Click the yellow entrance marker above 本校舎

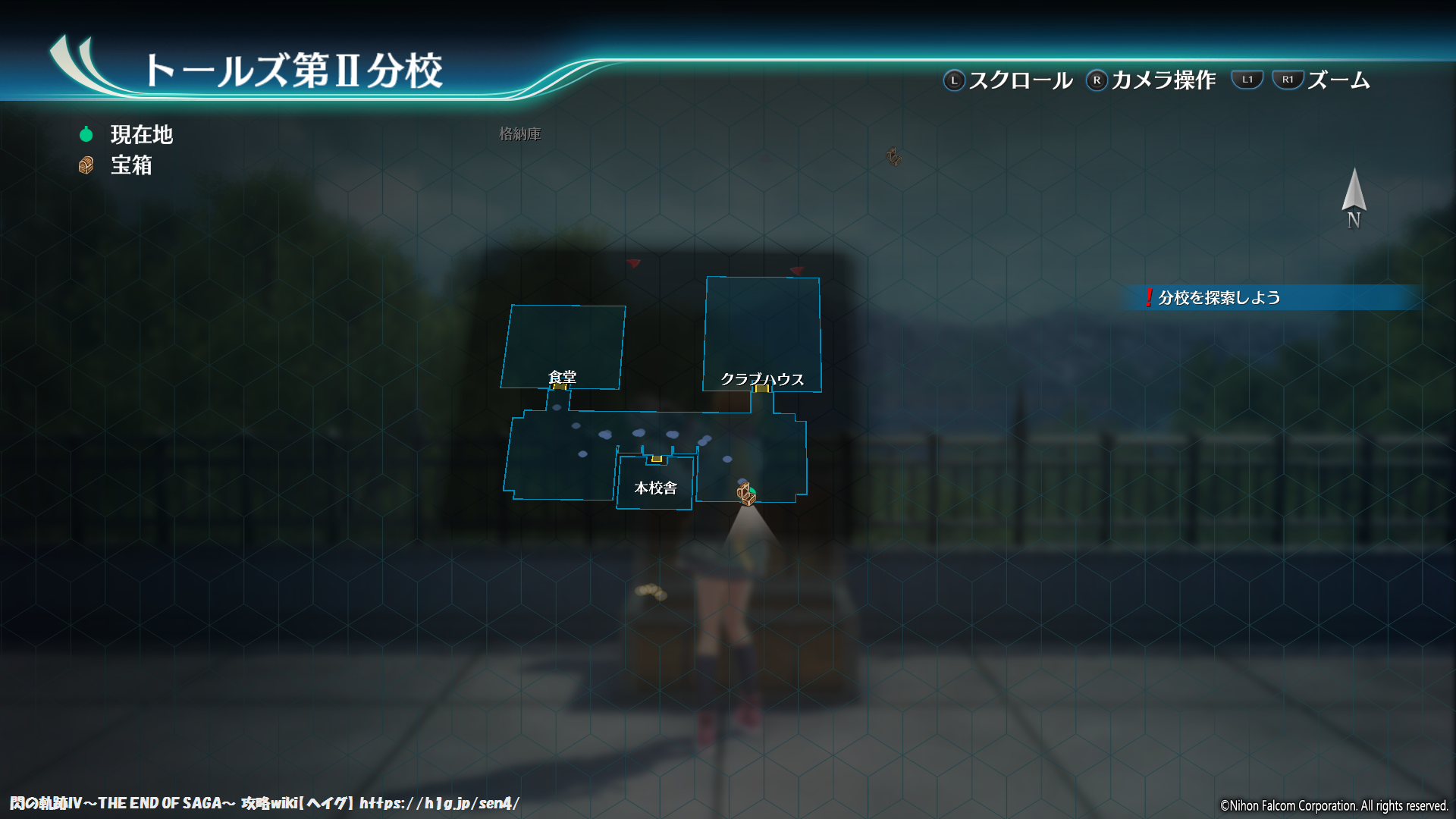[x=657, y=459]
